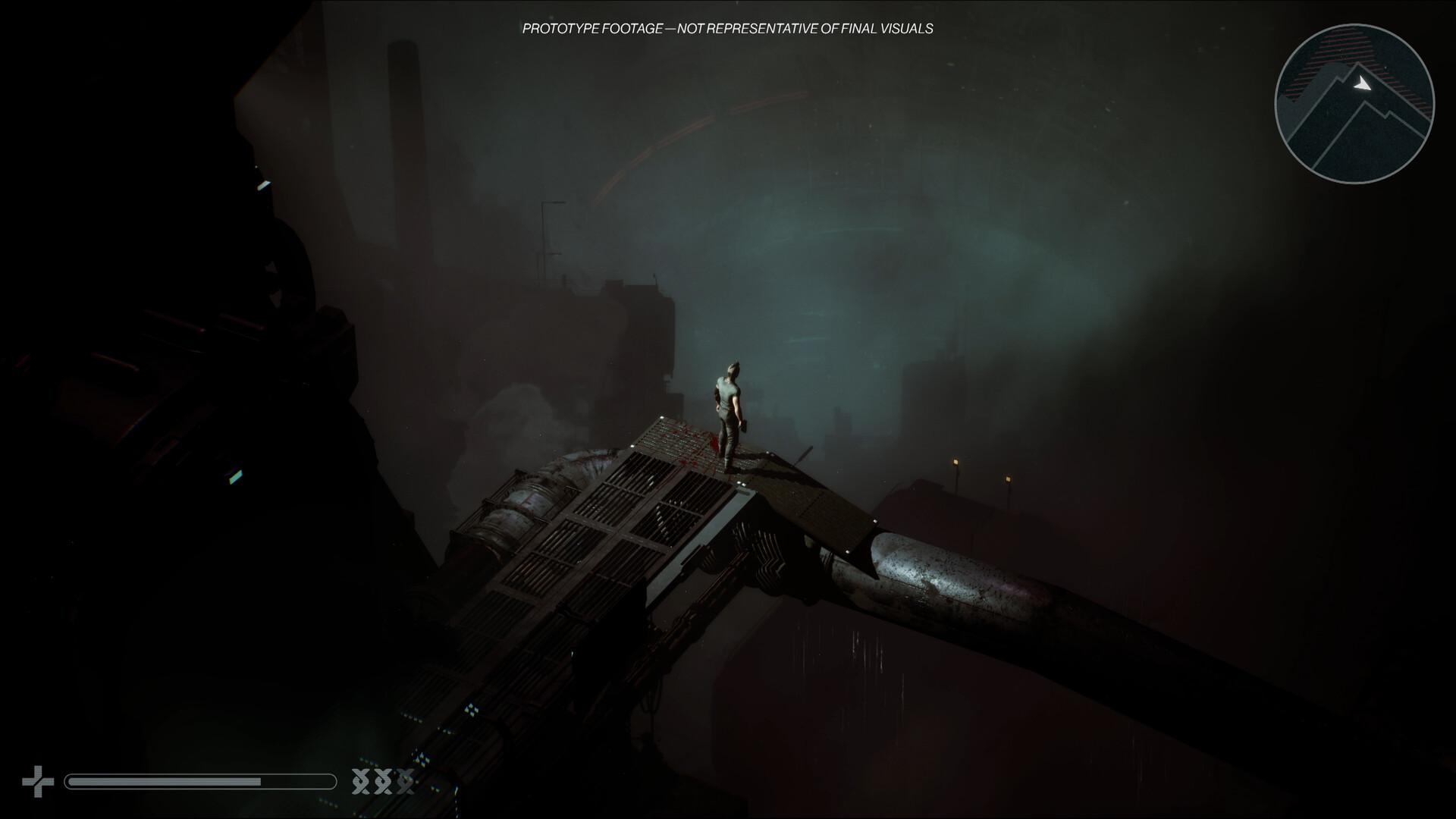Open the circular minimap
The width and height of the screenshot is (1456, 819).
1354,104
